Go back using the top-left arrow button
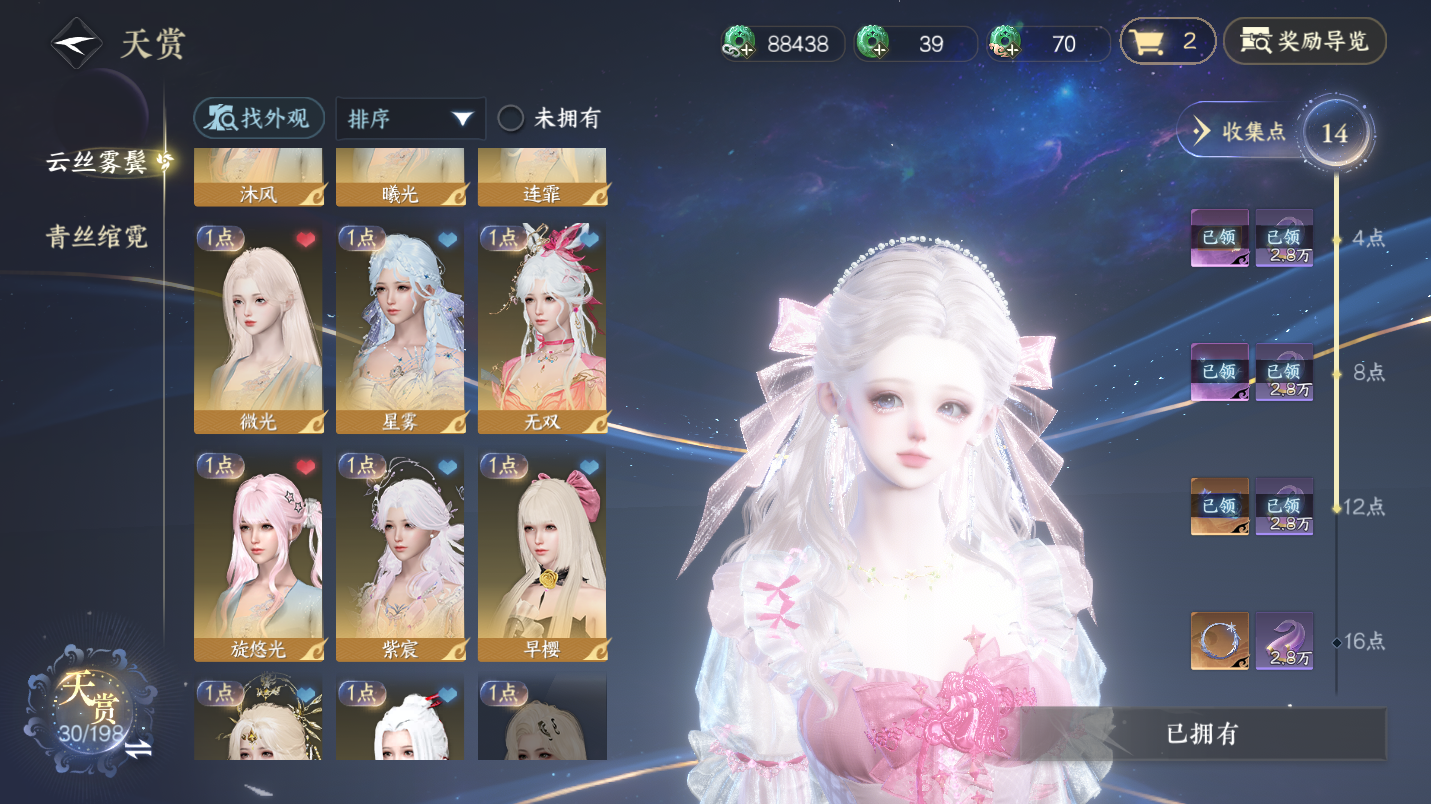 click(76, 44)
